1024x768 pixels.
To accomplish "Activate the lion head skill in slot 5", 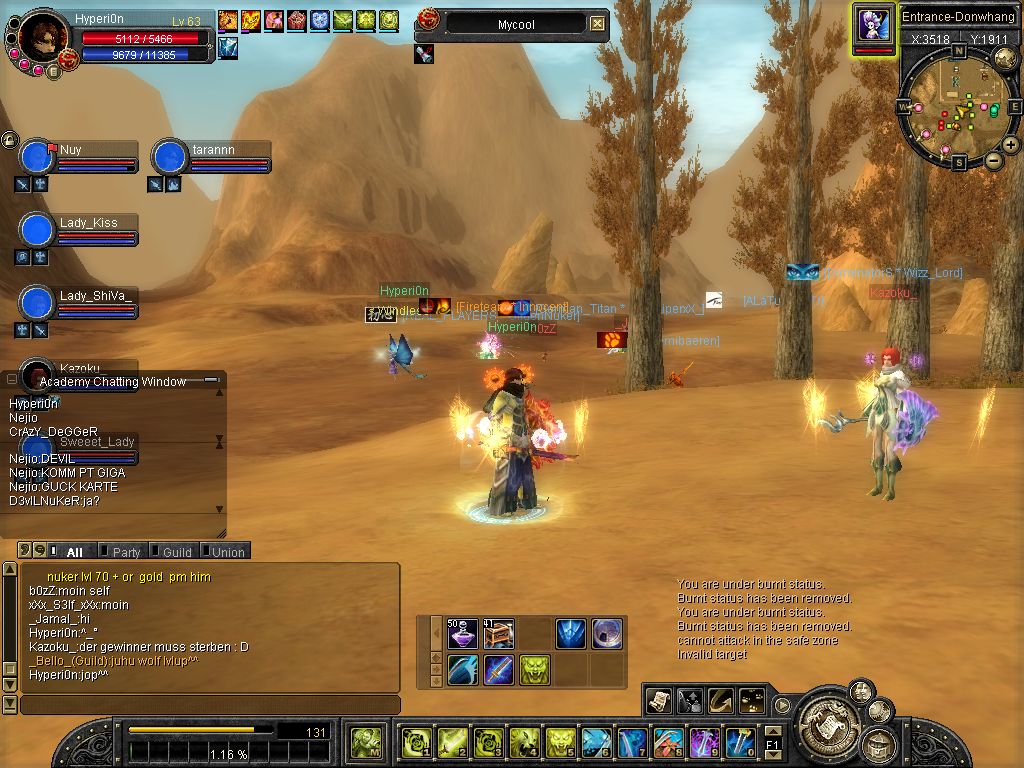I will tap(559, 742).
